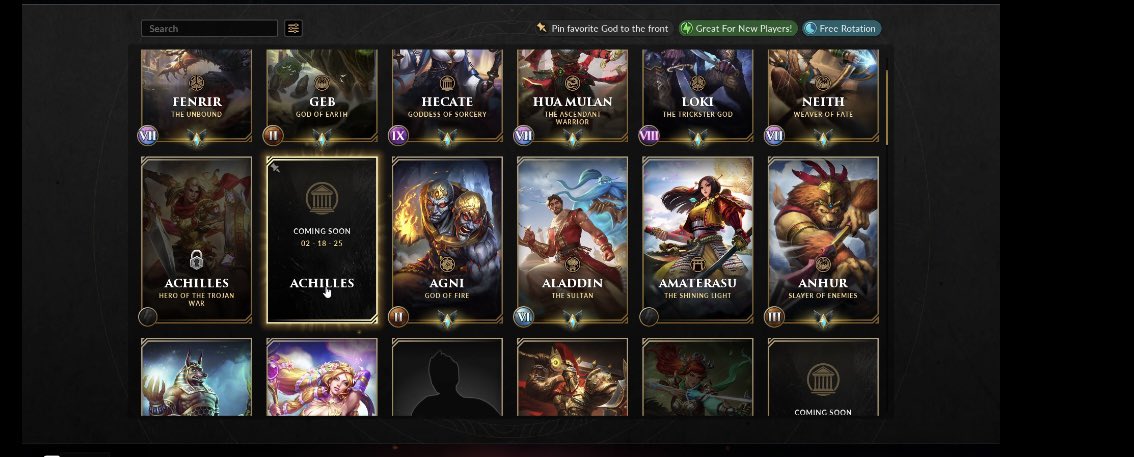Screen dimensions: 1134x457
Task: Select the Fenrir god card
Action: pos(196,95)
